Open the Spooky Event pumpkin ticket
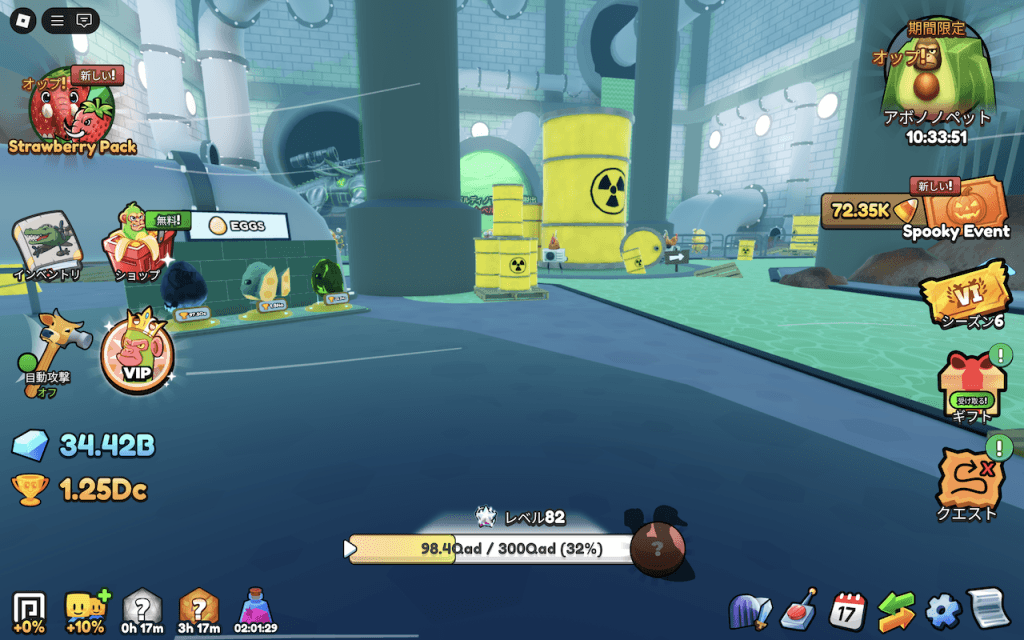Image resolution: width=1024 pixels, height=640 pixels. tap(964, 208)
